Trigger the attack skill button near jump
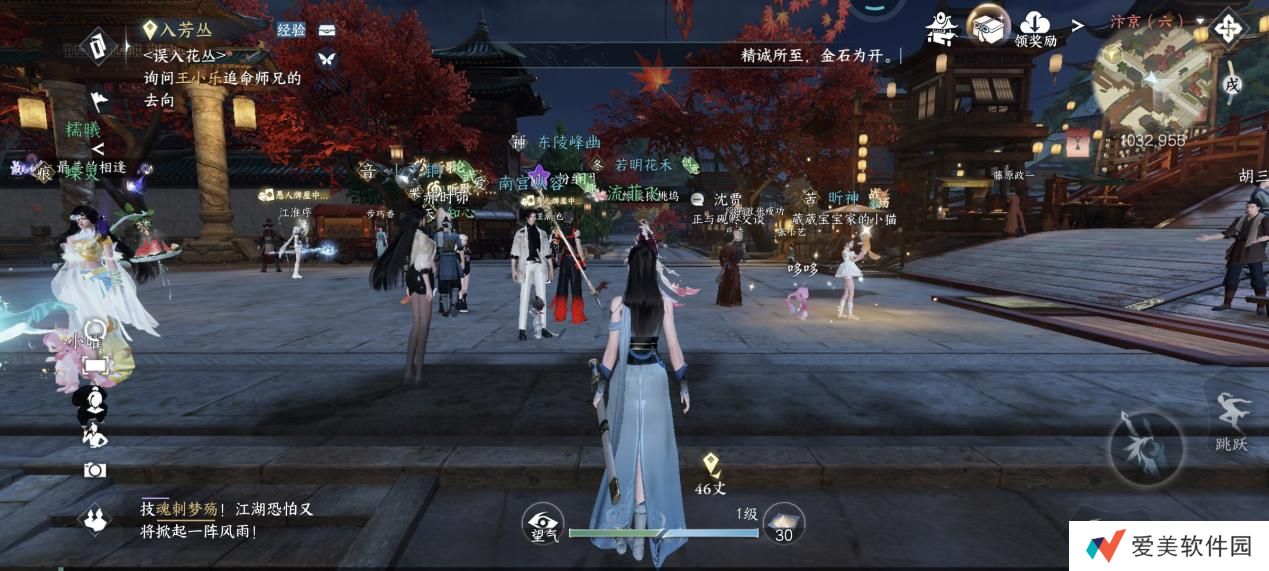This screenshot has height=571, width=1269. (1146, 448)
